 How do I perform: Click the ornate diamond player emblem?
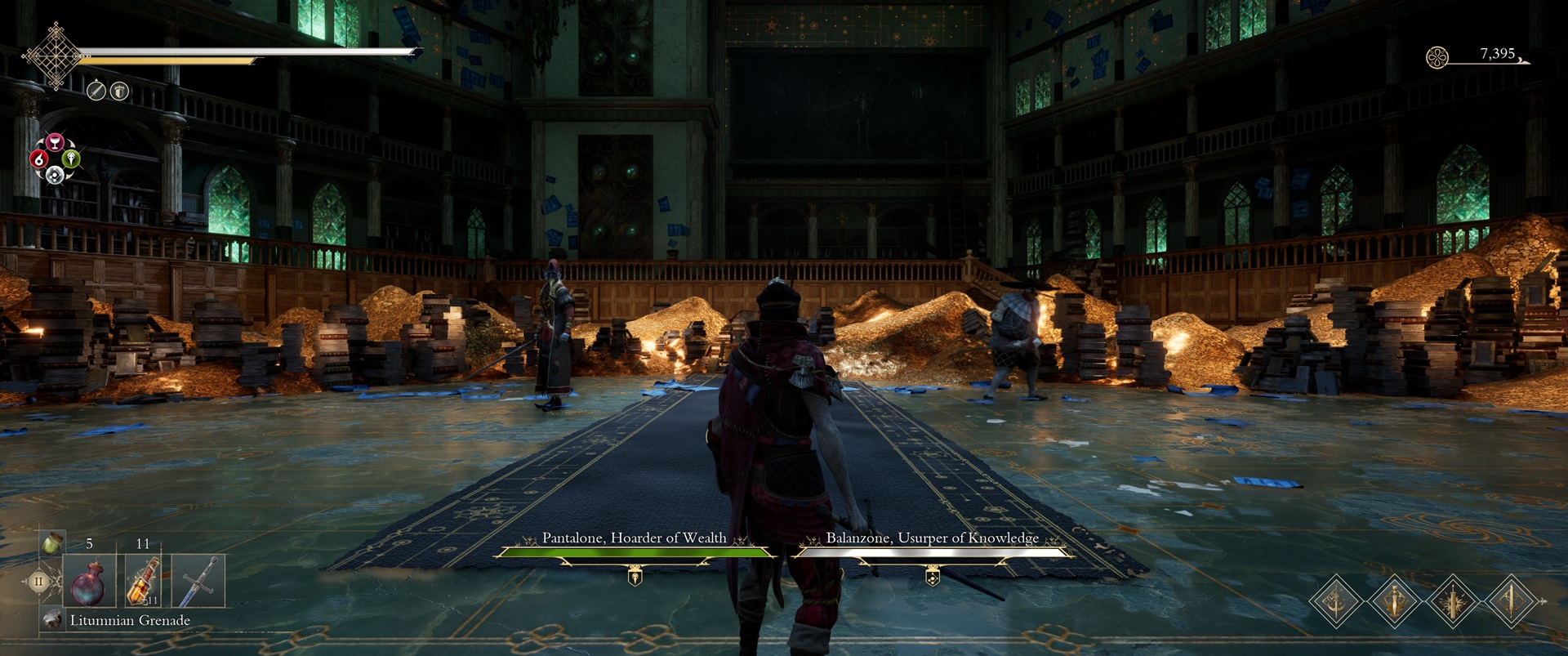click(x=55, y=56)
